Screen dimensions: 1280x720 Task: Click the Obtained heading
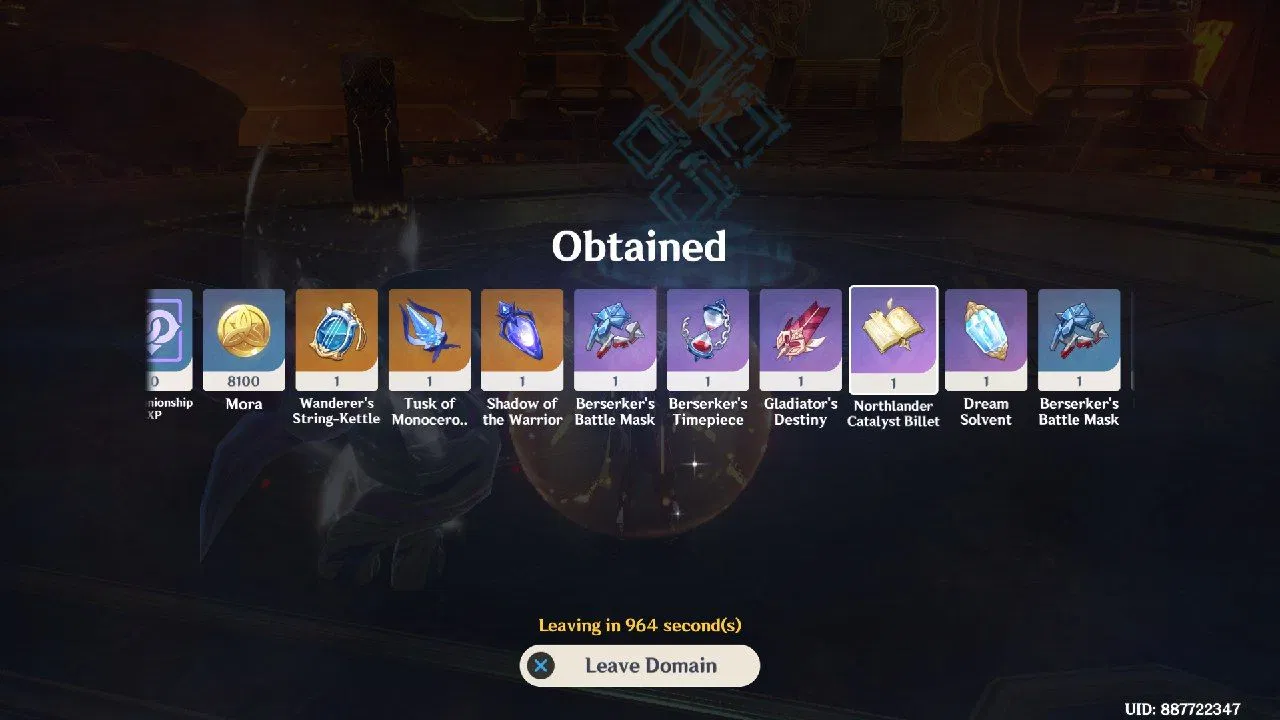(x=639, y=247)
